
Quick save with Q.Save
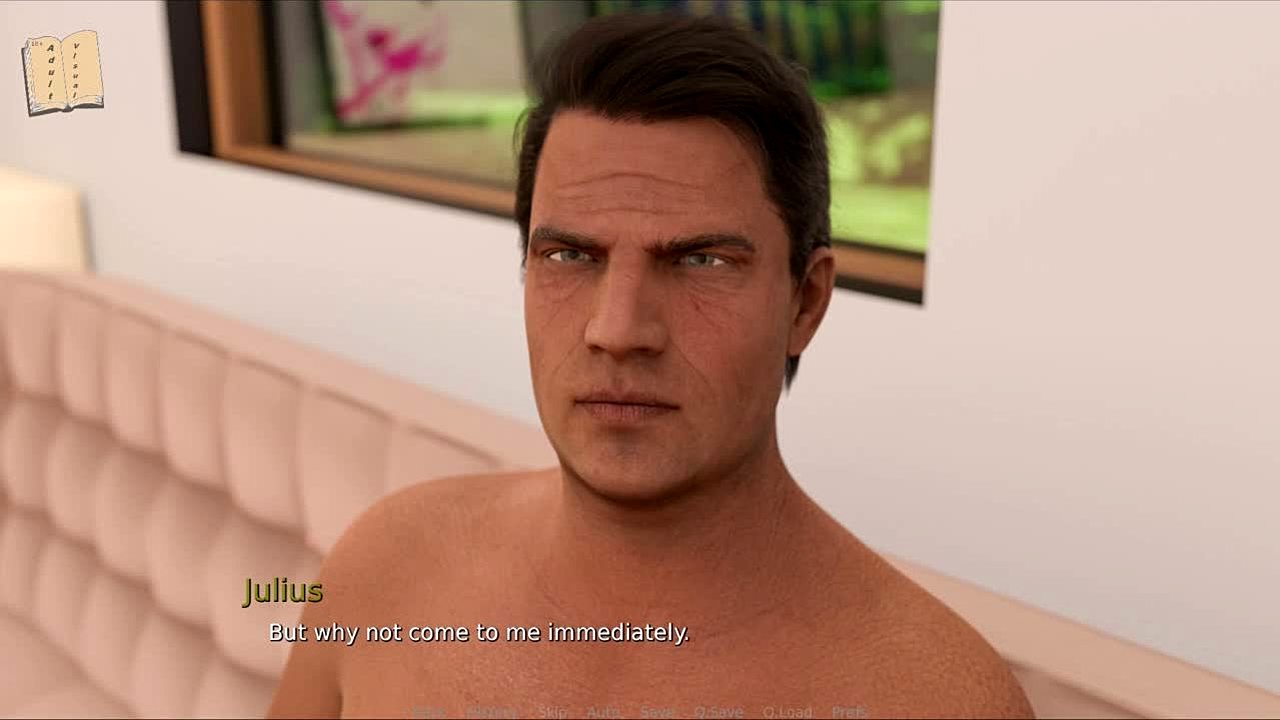pyautogui.click(x=719, y=712)
